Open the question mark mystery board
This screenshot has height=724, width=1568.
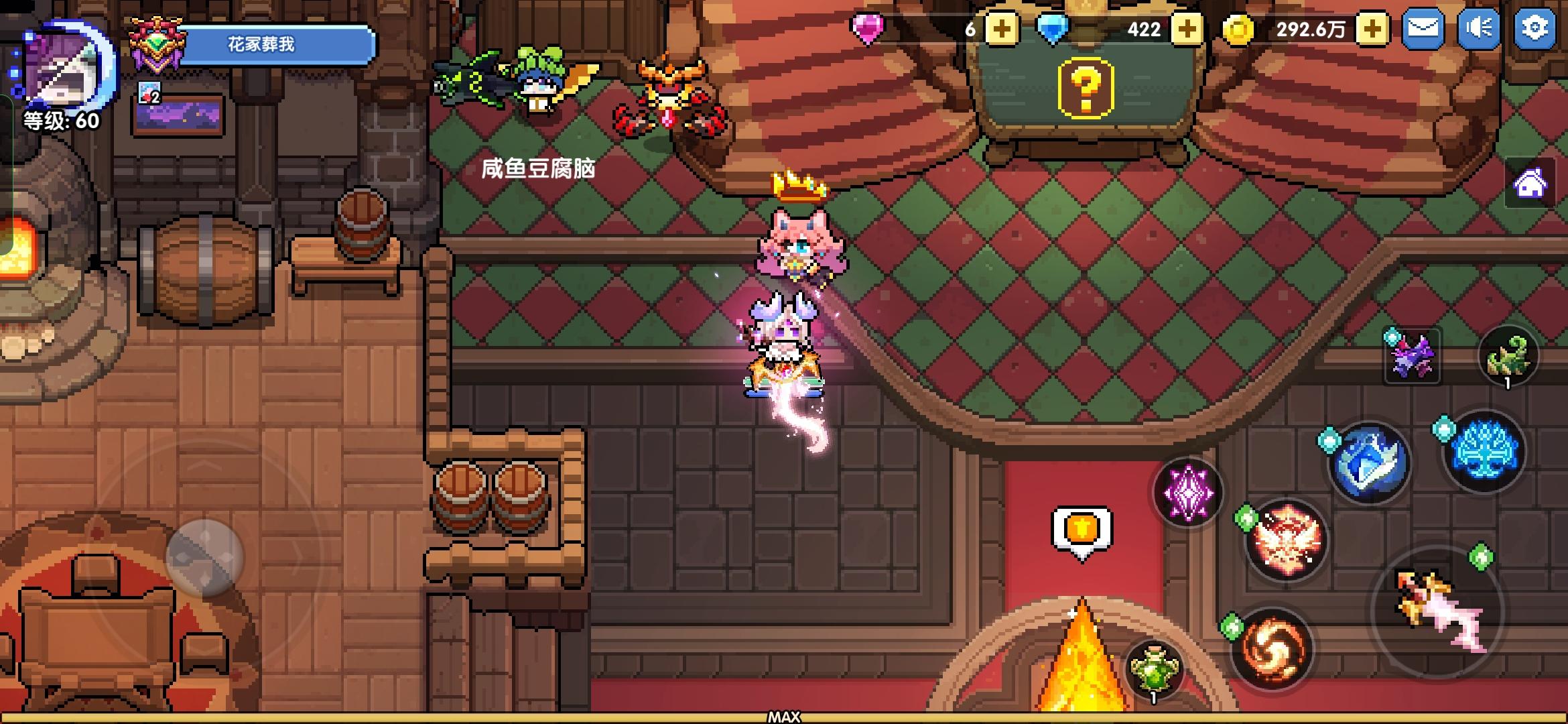1085,88
